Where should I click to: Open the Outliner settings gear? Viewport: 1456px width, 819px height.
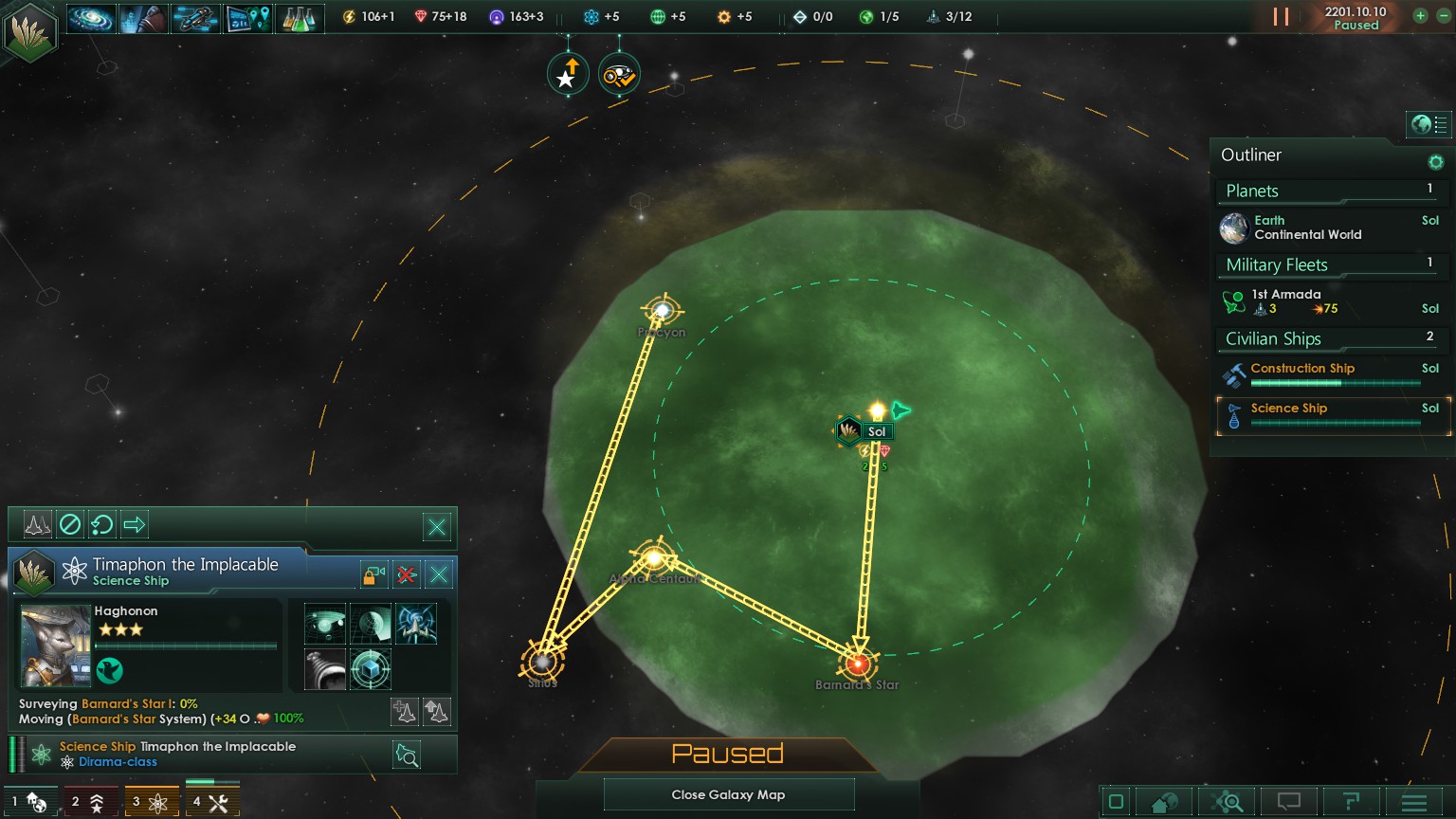click(1435, 162)
